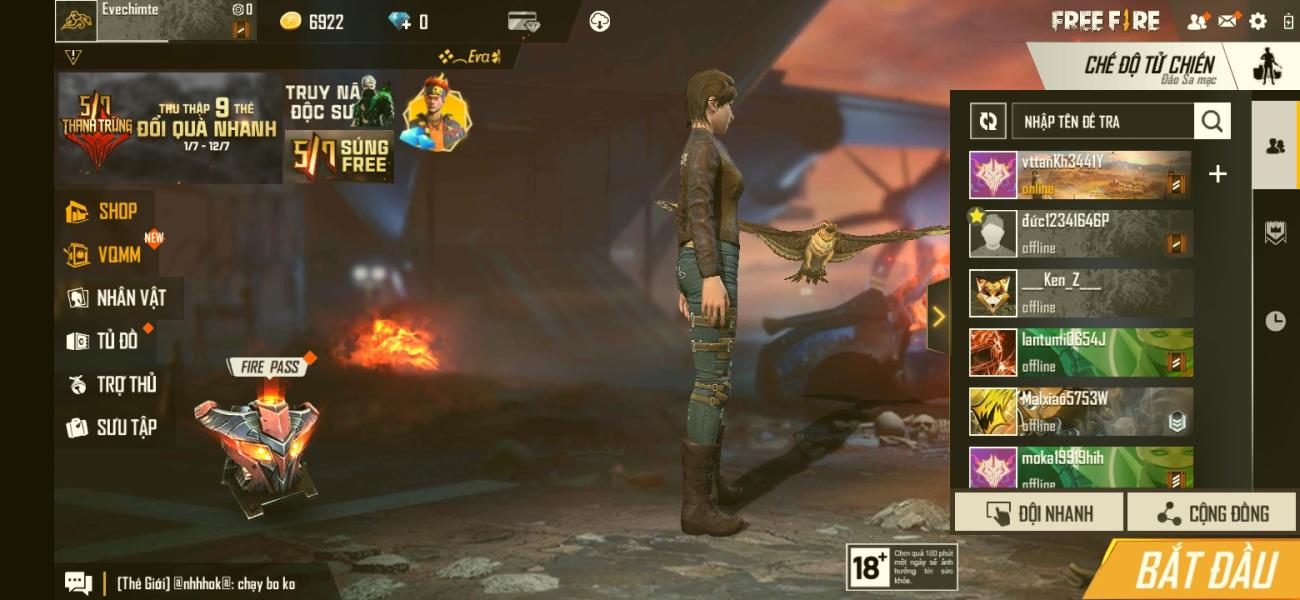Image resolution: width=1300 pixels, height=600 pixels.
Task: Invite vttanKh344IY with the plus button
Action: (1217, 174)
